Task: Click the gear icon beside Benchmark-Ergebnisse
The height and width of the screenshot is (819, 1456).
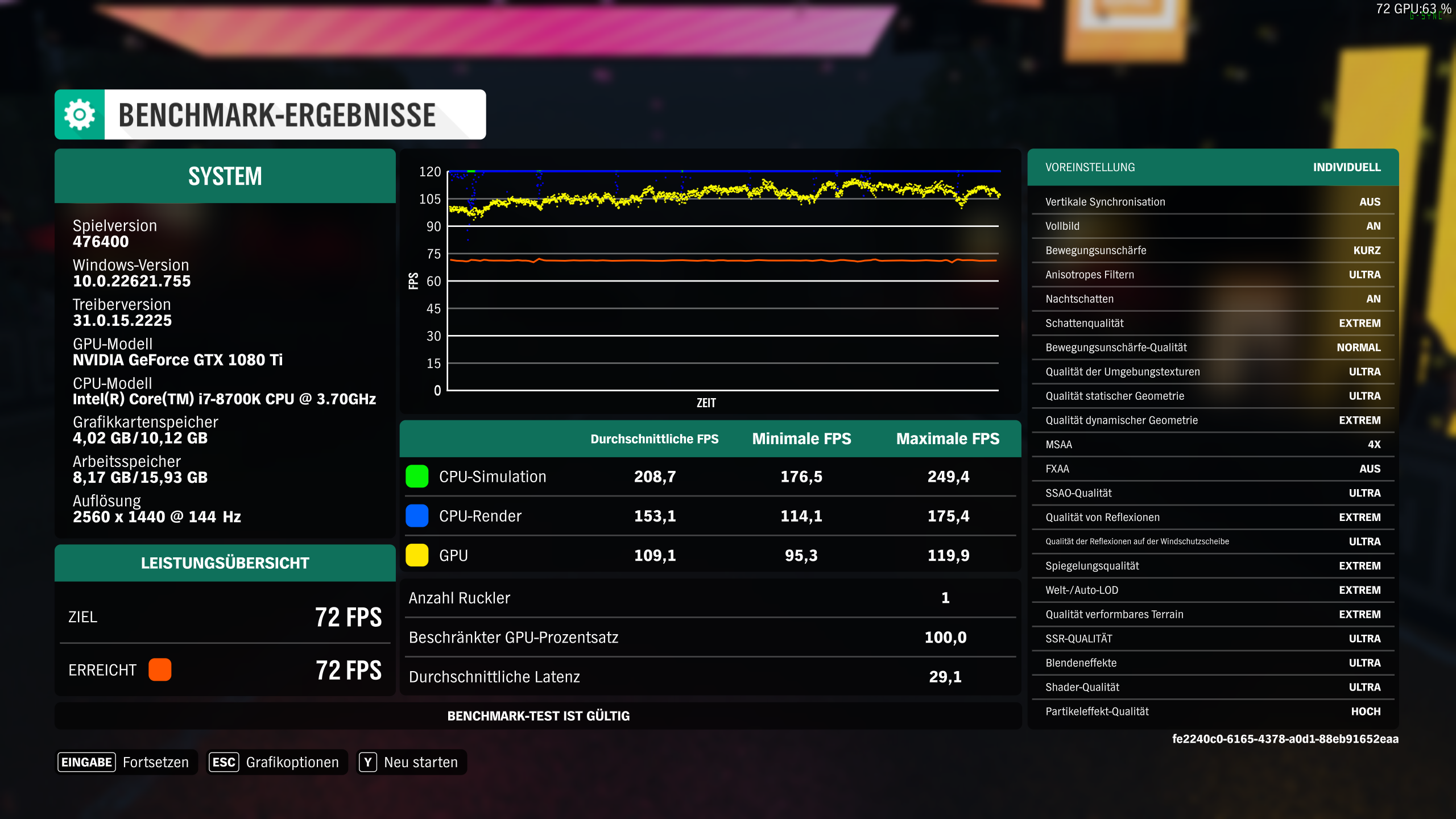Action: point(80,114)
